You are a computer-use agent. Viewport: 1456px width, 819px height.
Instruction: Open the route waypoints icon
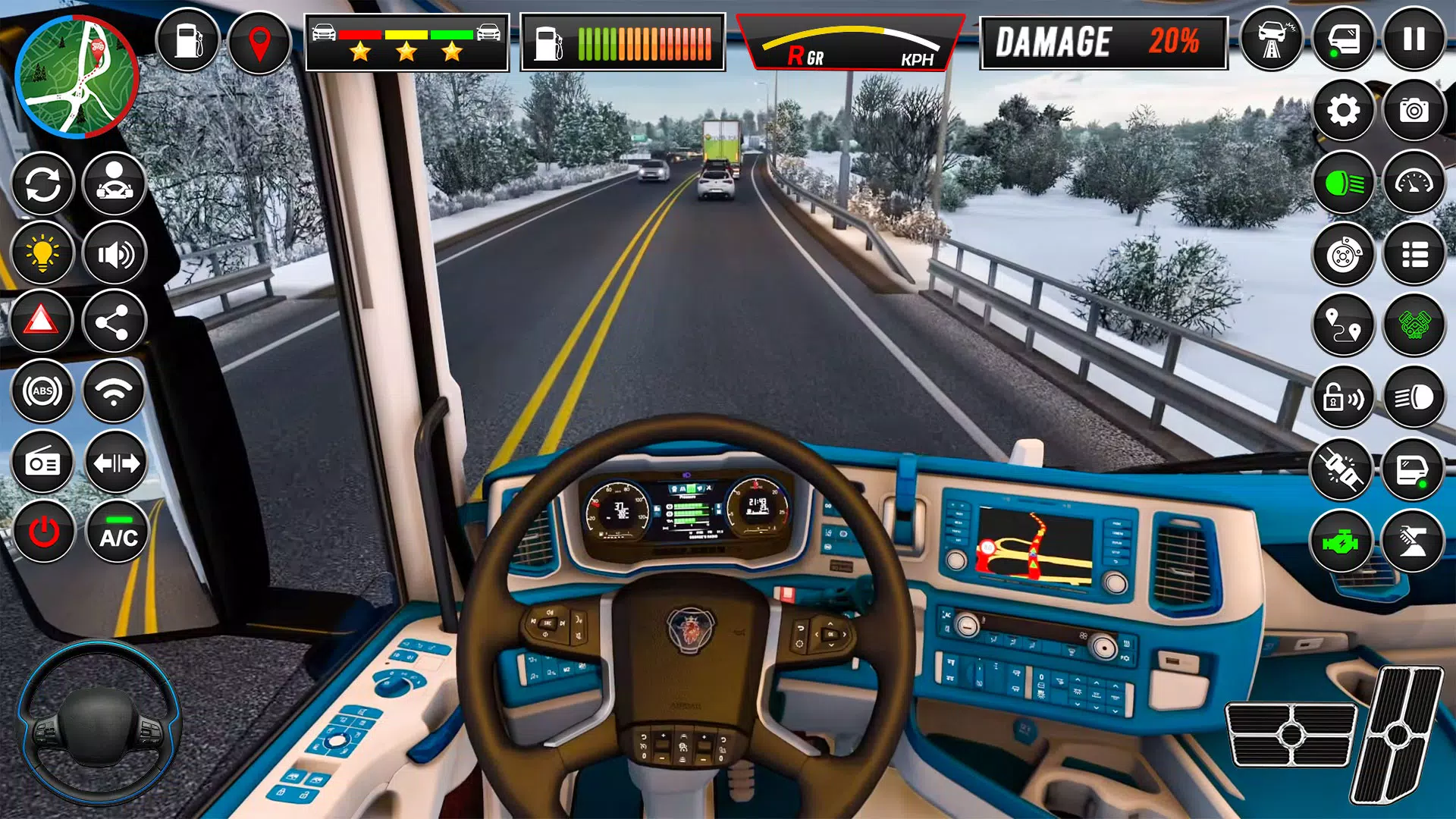[x=1342, y=323]
